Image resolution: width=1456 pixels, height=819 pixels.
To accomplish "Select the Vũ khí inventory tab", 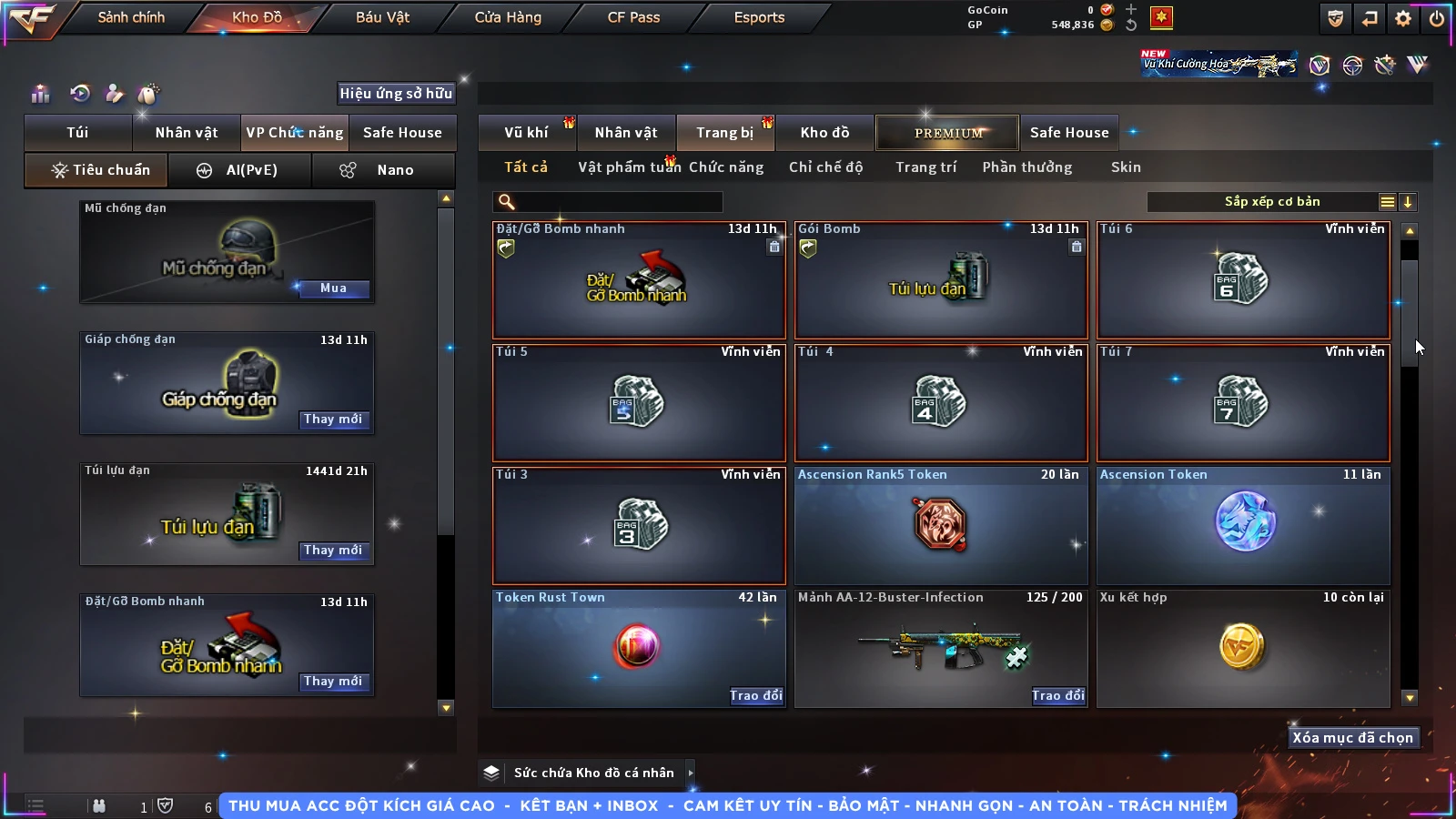I will tap(526, 133).
